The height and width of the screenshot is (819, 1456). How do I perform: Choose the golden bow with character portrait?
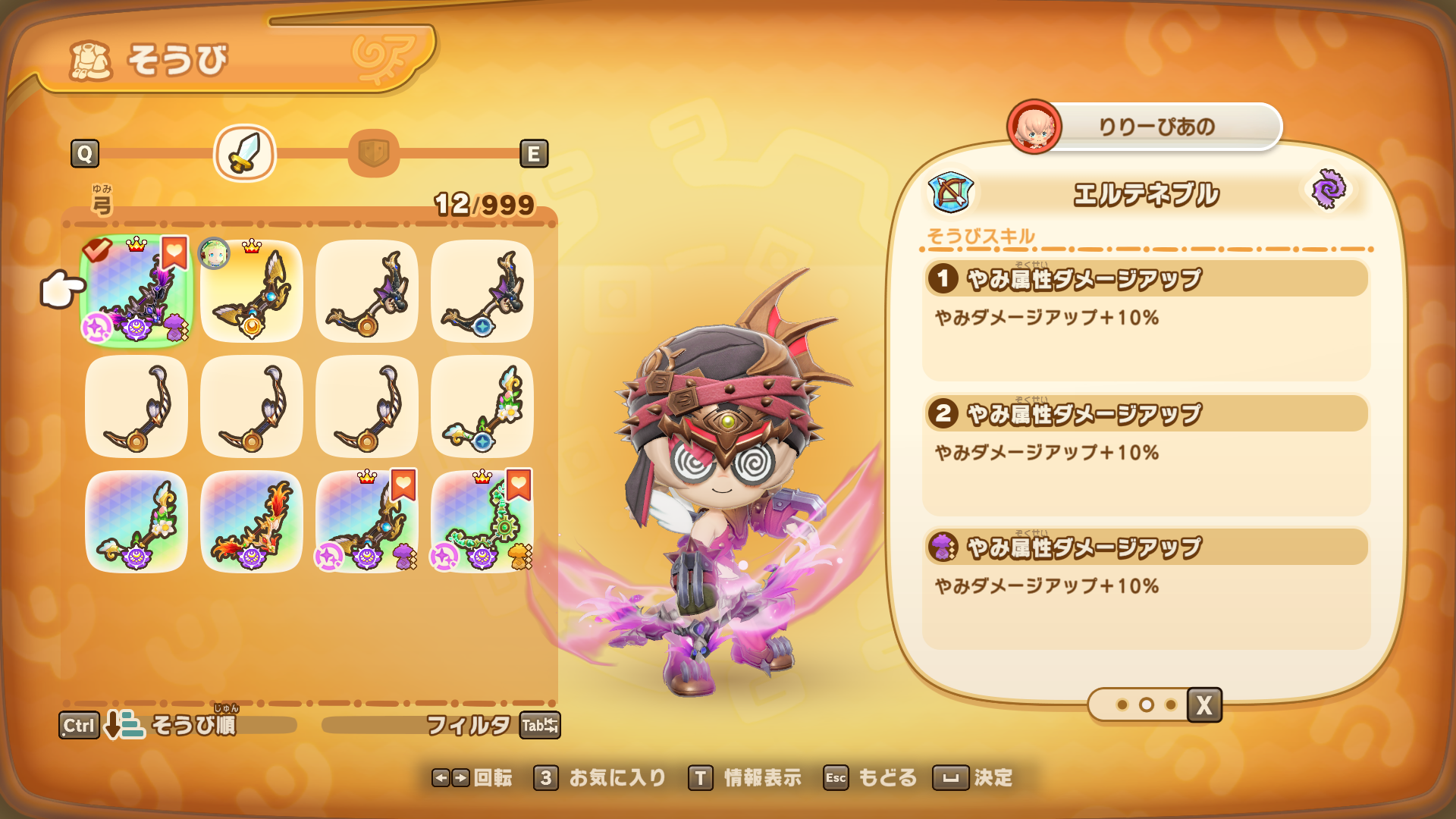pos(252,291)
